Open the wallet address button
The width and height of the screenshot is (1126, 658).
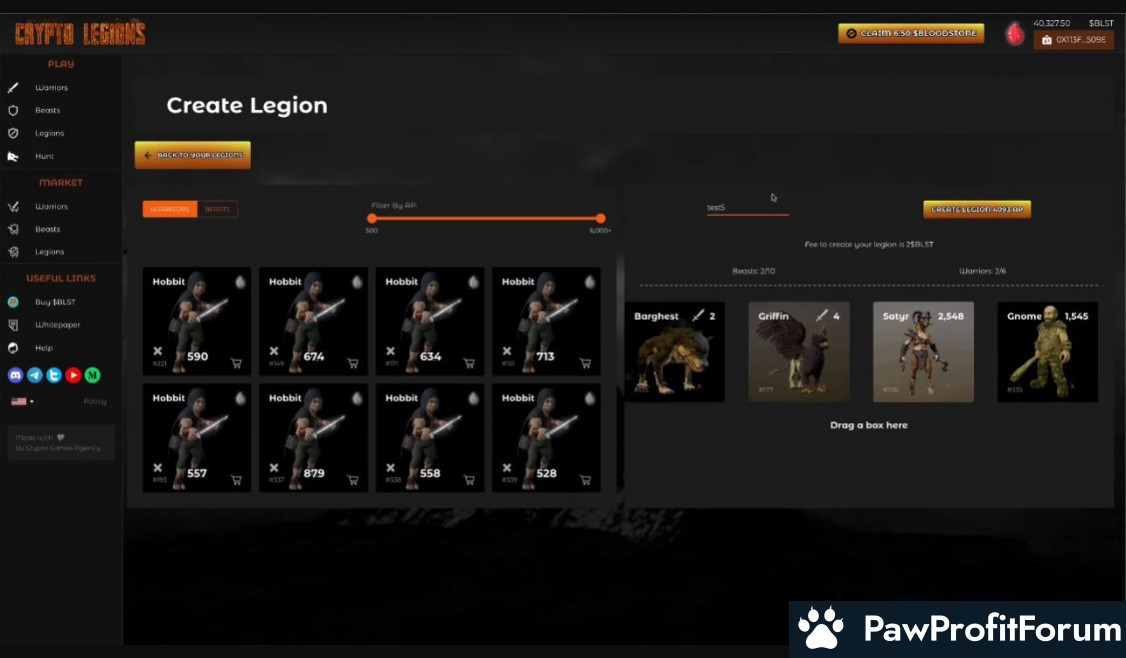1073,40
